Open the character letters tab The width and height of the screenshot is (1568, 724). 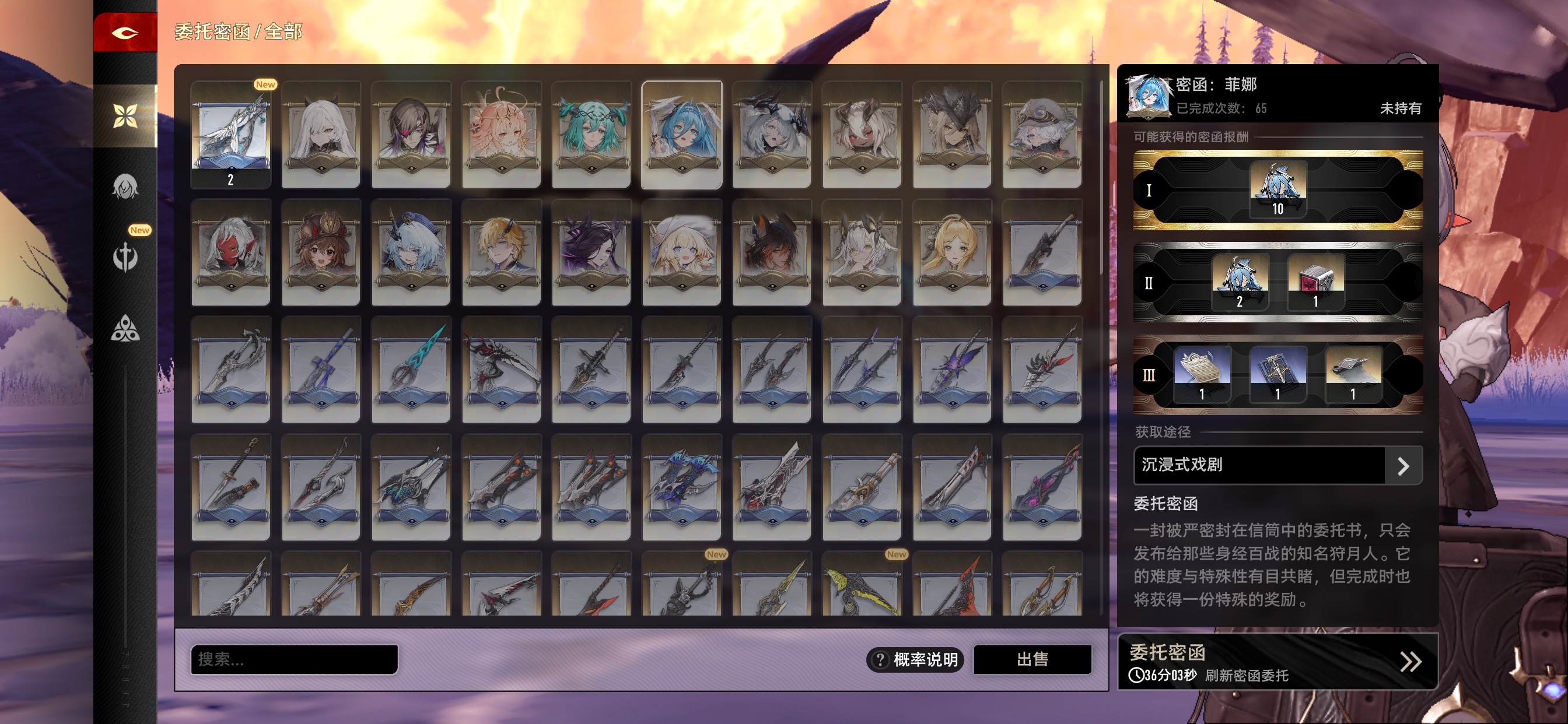click(125, 186)
